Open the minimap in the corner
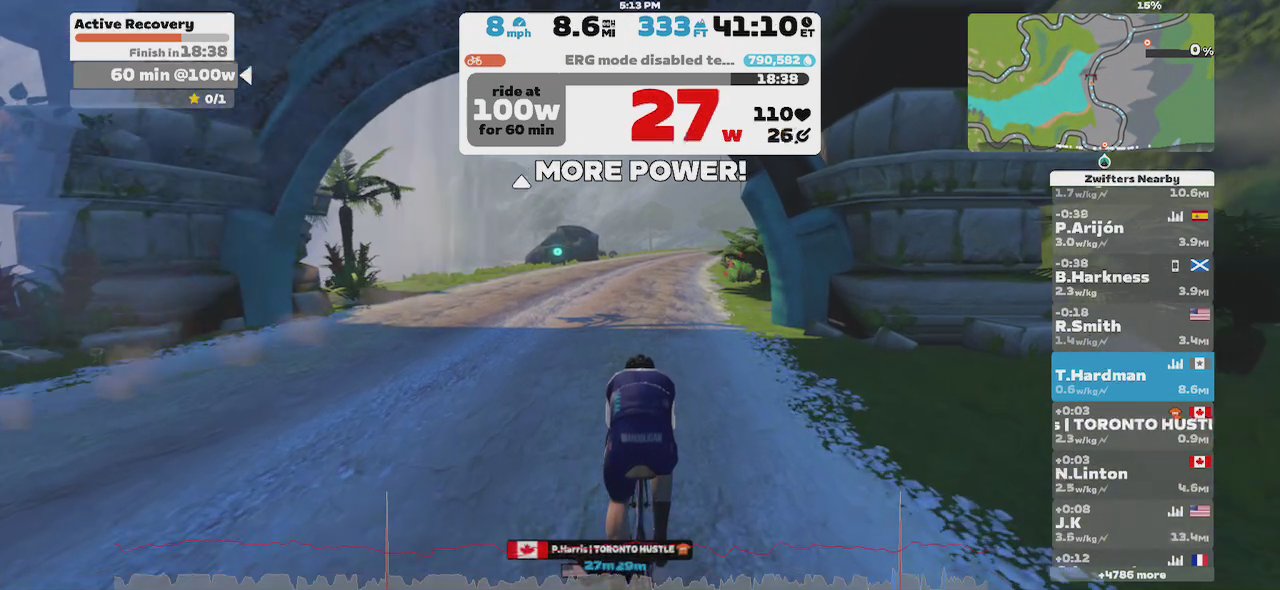The width and height of the screenshot is (1280, 590). [1090, 82]
